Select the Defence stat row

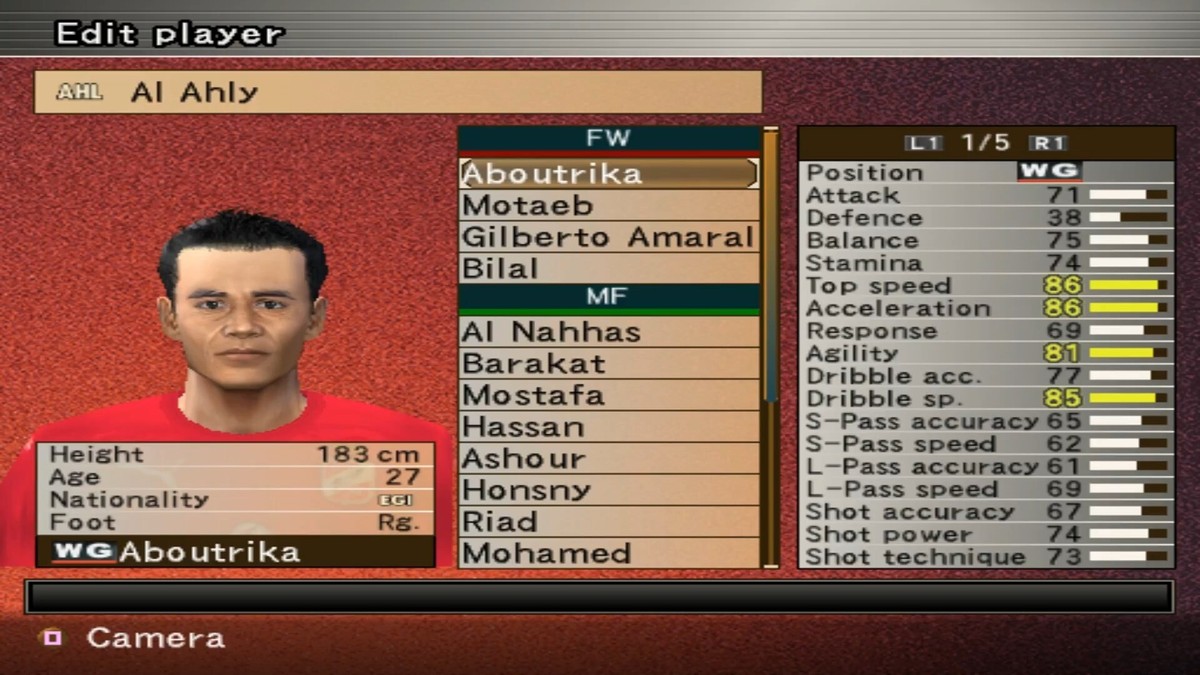click(985, 218)
